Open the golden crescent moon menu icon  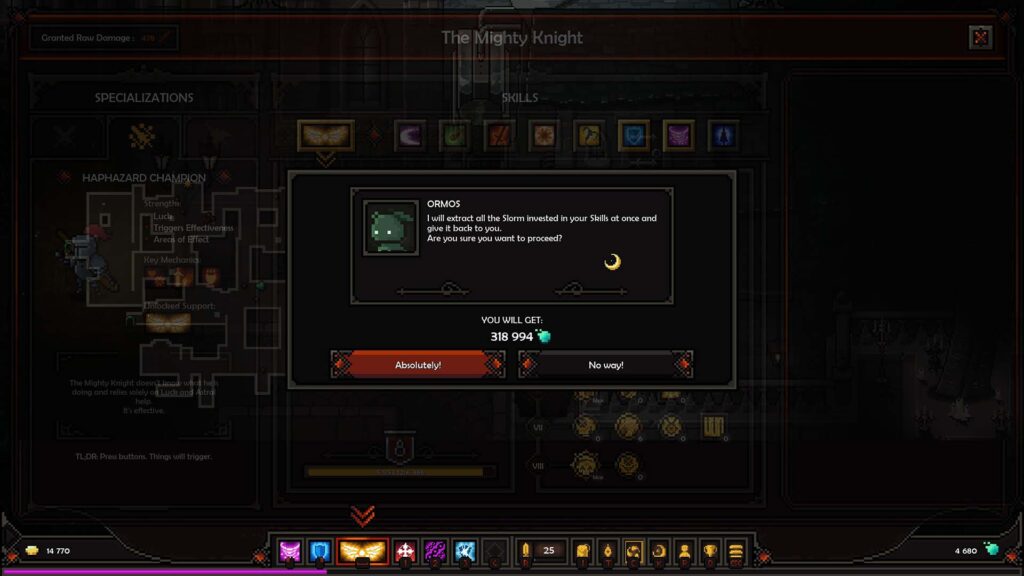(659, 551)
